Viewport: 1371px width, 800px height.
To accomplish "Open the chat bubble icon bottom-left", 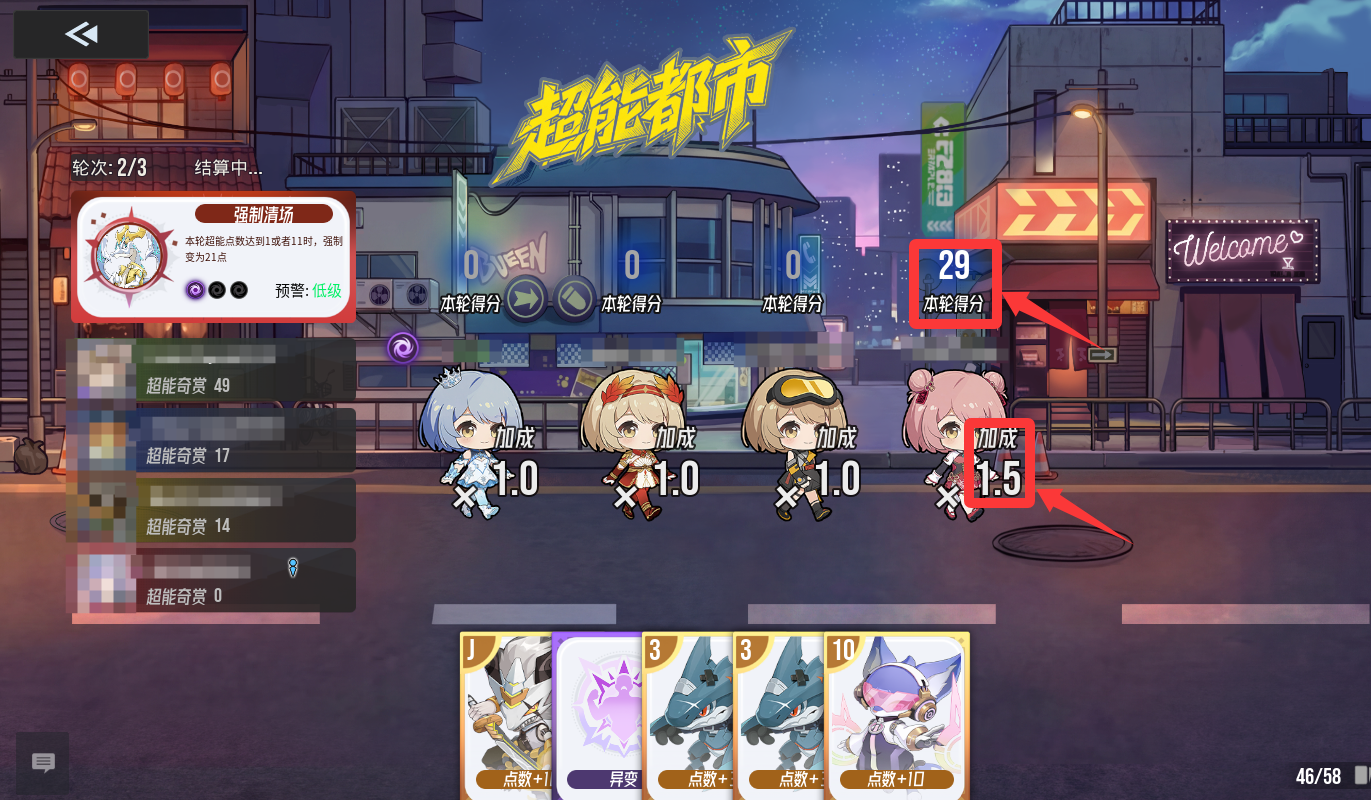I will [x=42, y=764].
